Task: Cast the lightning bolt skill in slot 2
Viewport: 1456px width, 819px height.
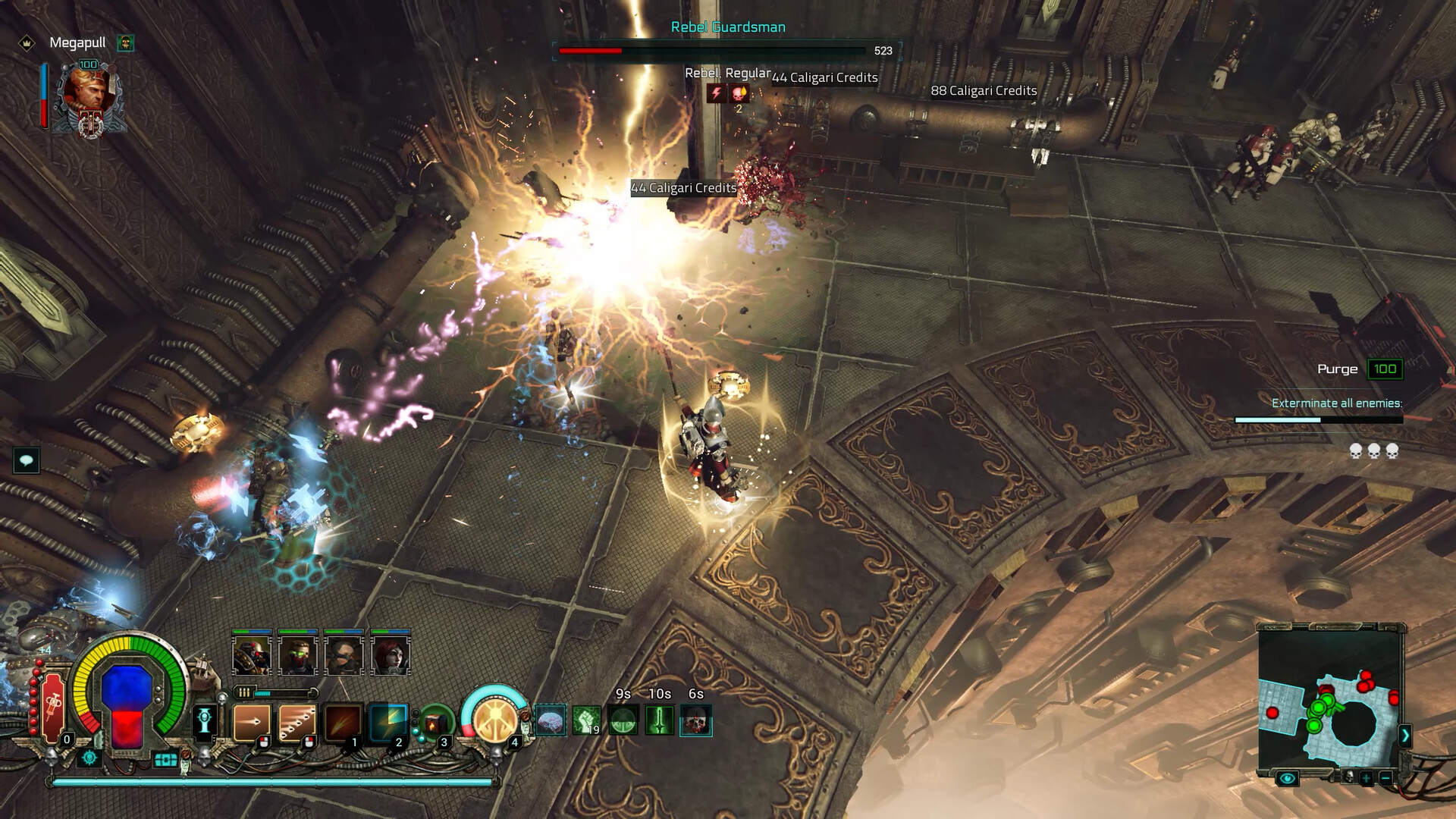Action: [388, 722]
